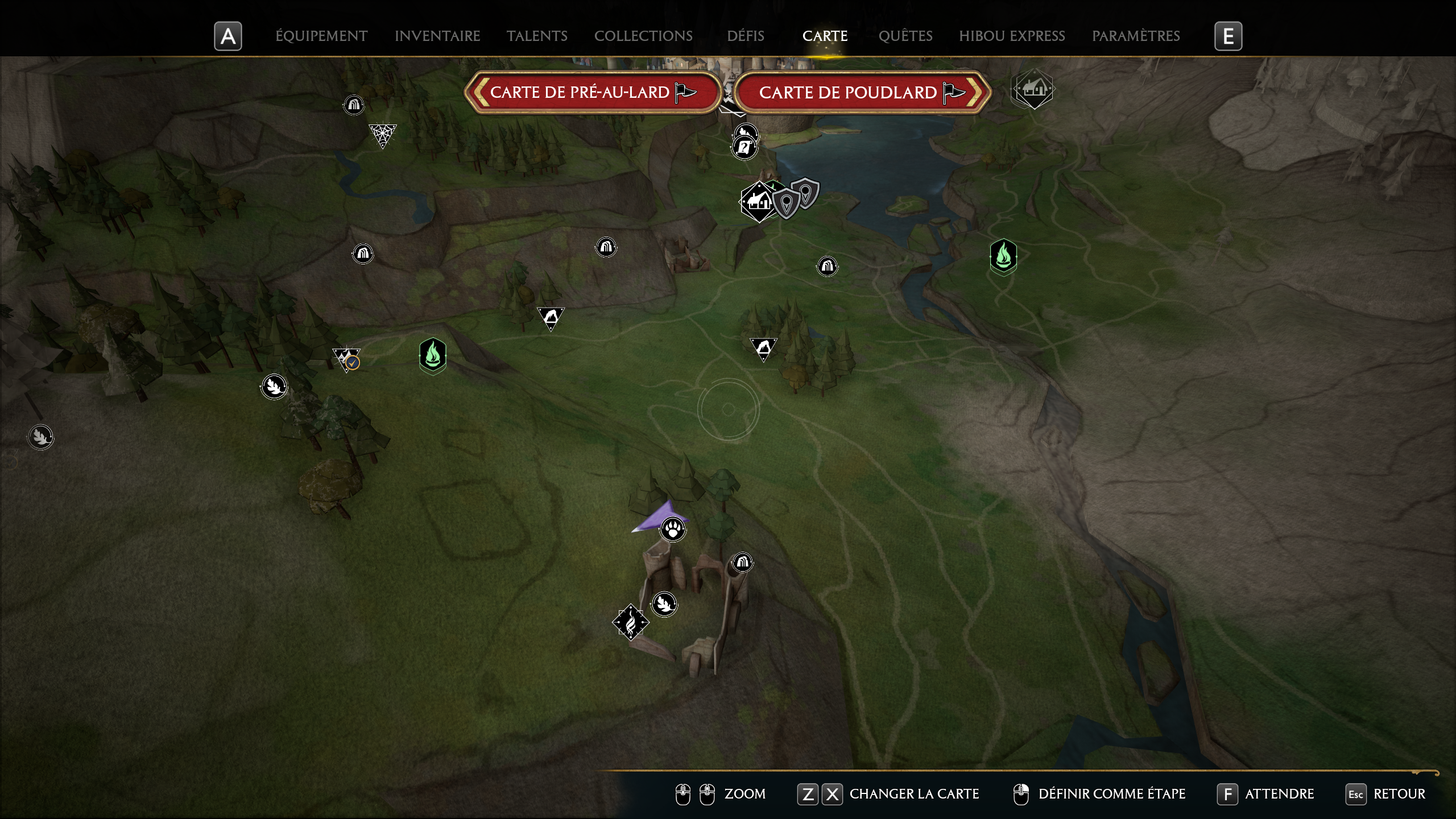
Task: Select the completed triangle marker with checkmark
Action: pyautogui.click(x=346, y=359)
